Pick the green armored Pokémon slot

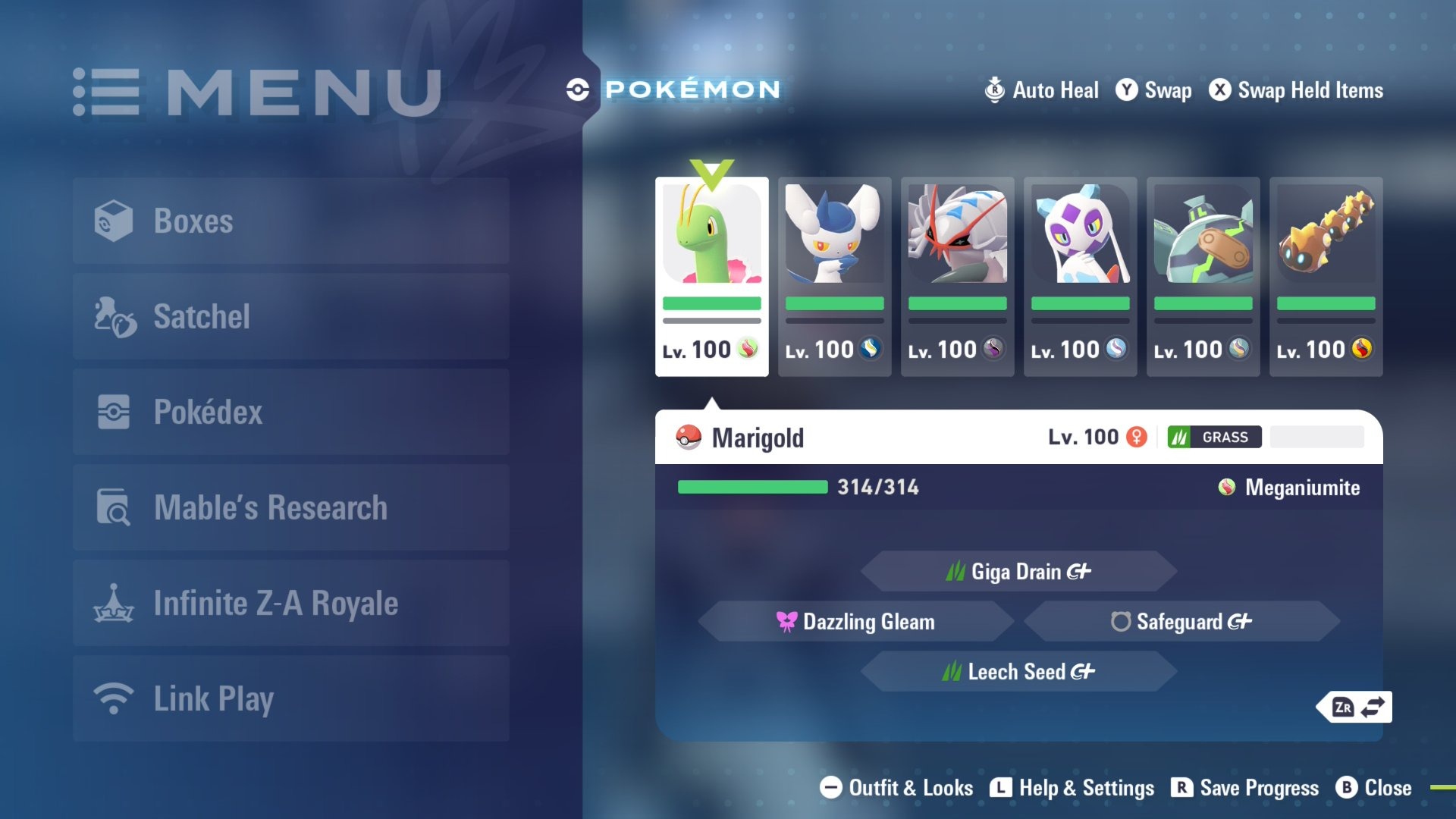click(x=1203, y=276)
